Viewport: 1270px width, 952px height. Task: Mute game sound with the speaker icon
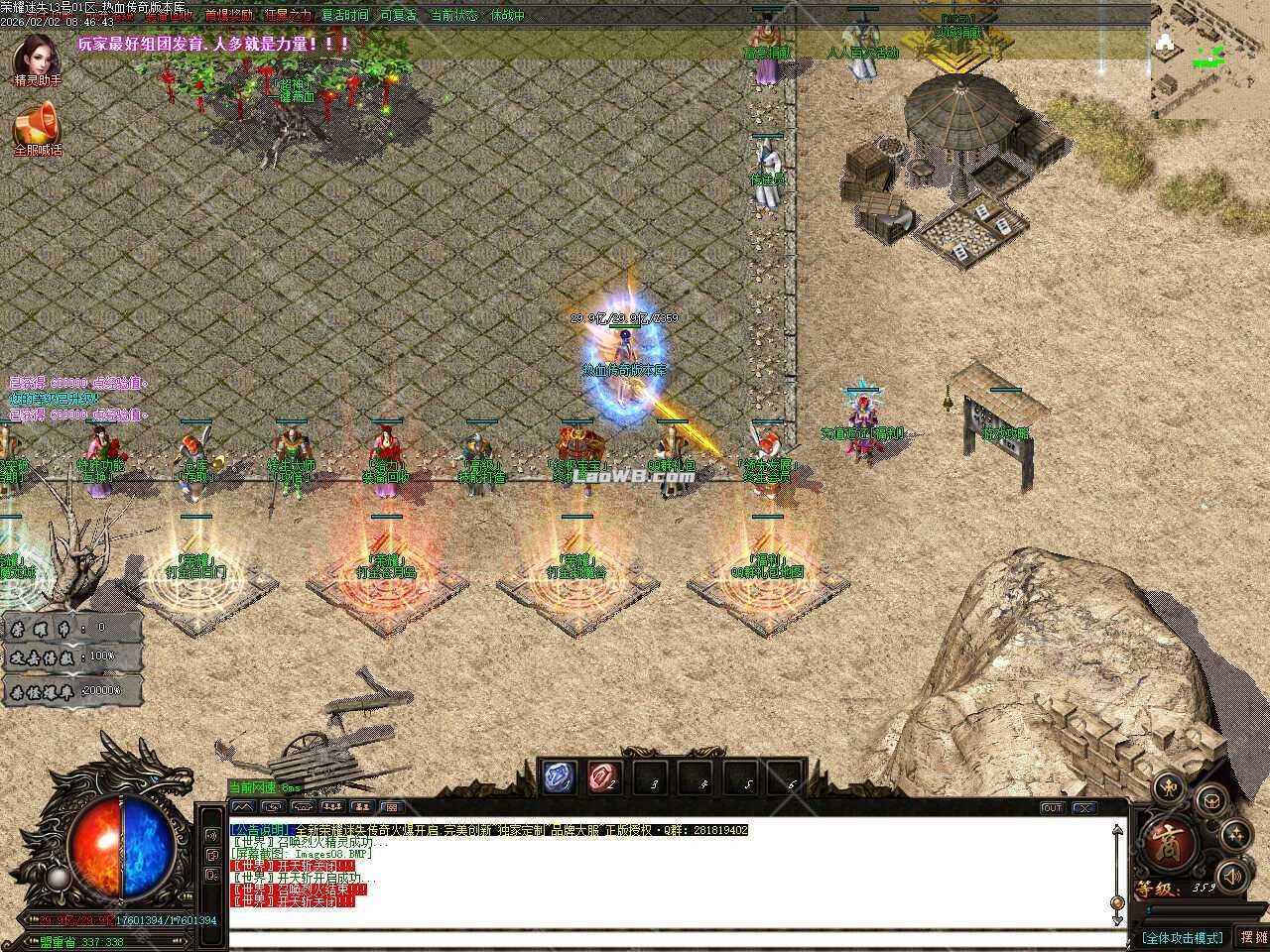(1232, 875)
